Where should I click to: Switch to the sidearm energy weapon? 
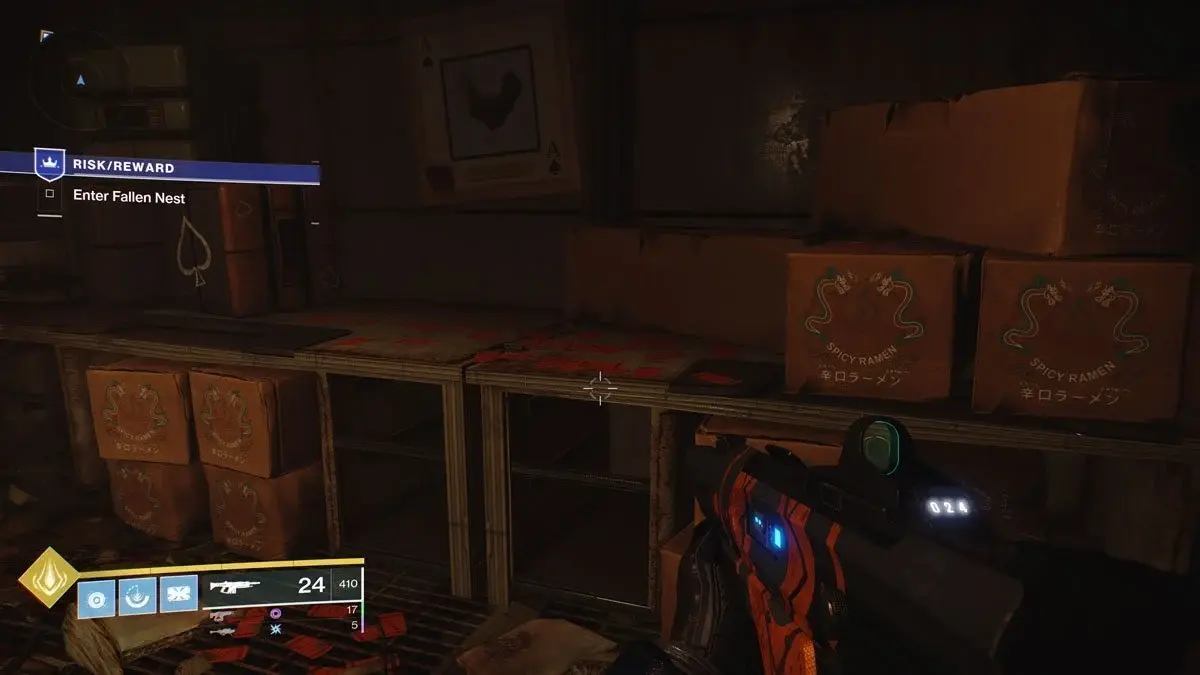coord(223,615)
